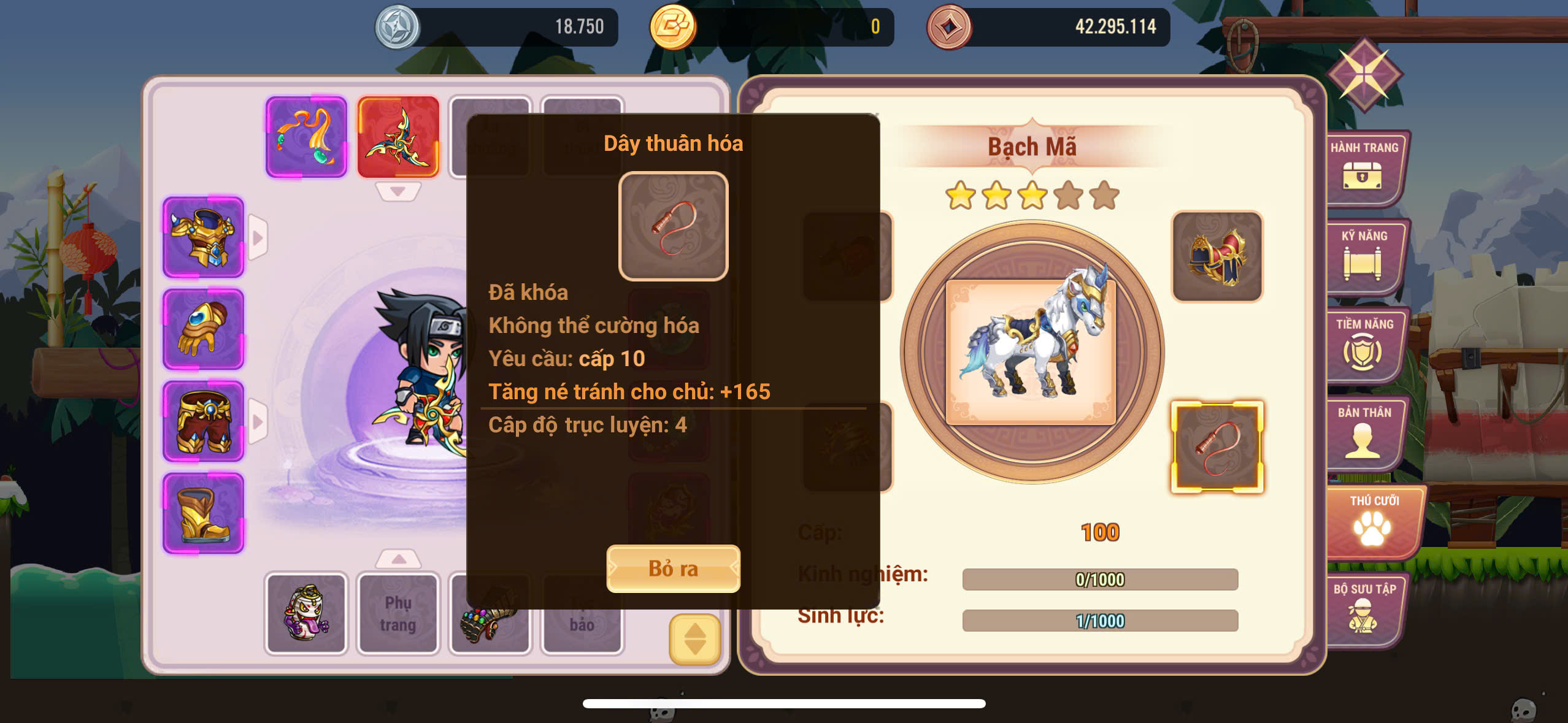This screenshot has width=1568, height=723.
Task: Switch to the Thú Cưỡi tab
Action: pos(1373,521)
